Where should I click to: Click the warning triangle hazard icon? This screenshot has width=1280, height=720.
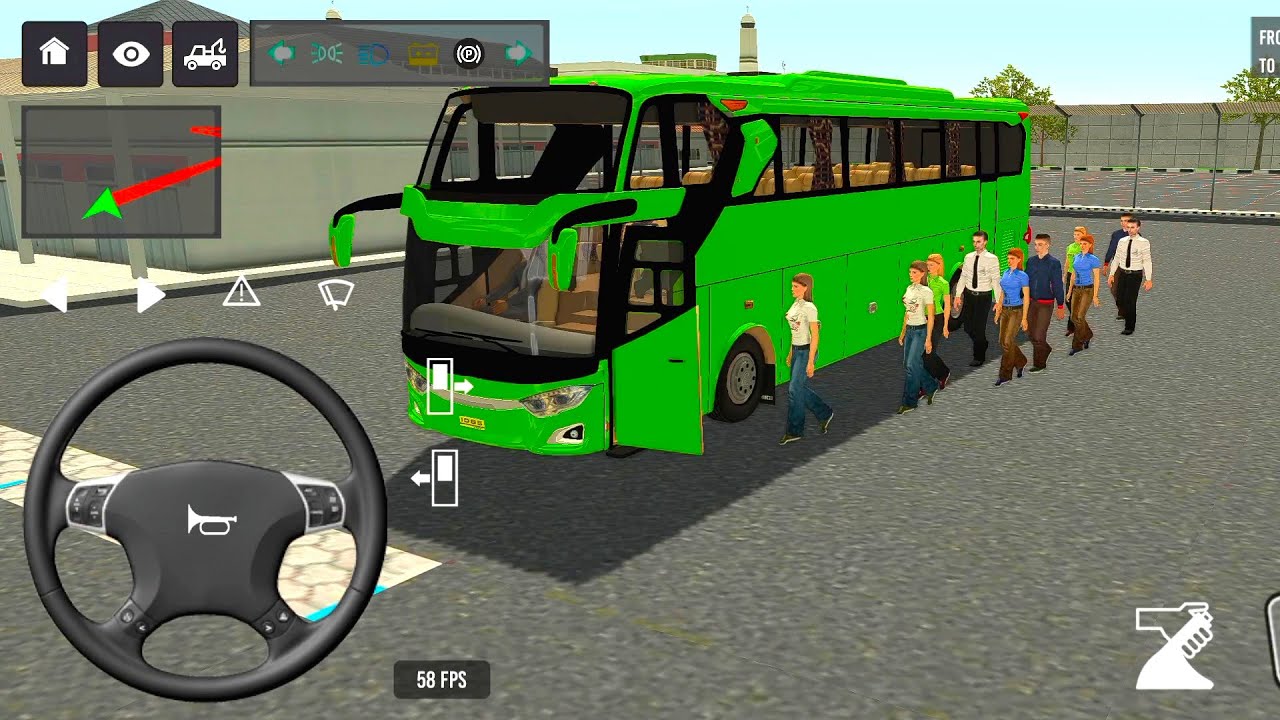[240, 292]
